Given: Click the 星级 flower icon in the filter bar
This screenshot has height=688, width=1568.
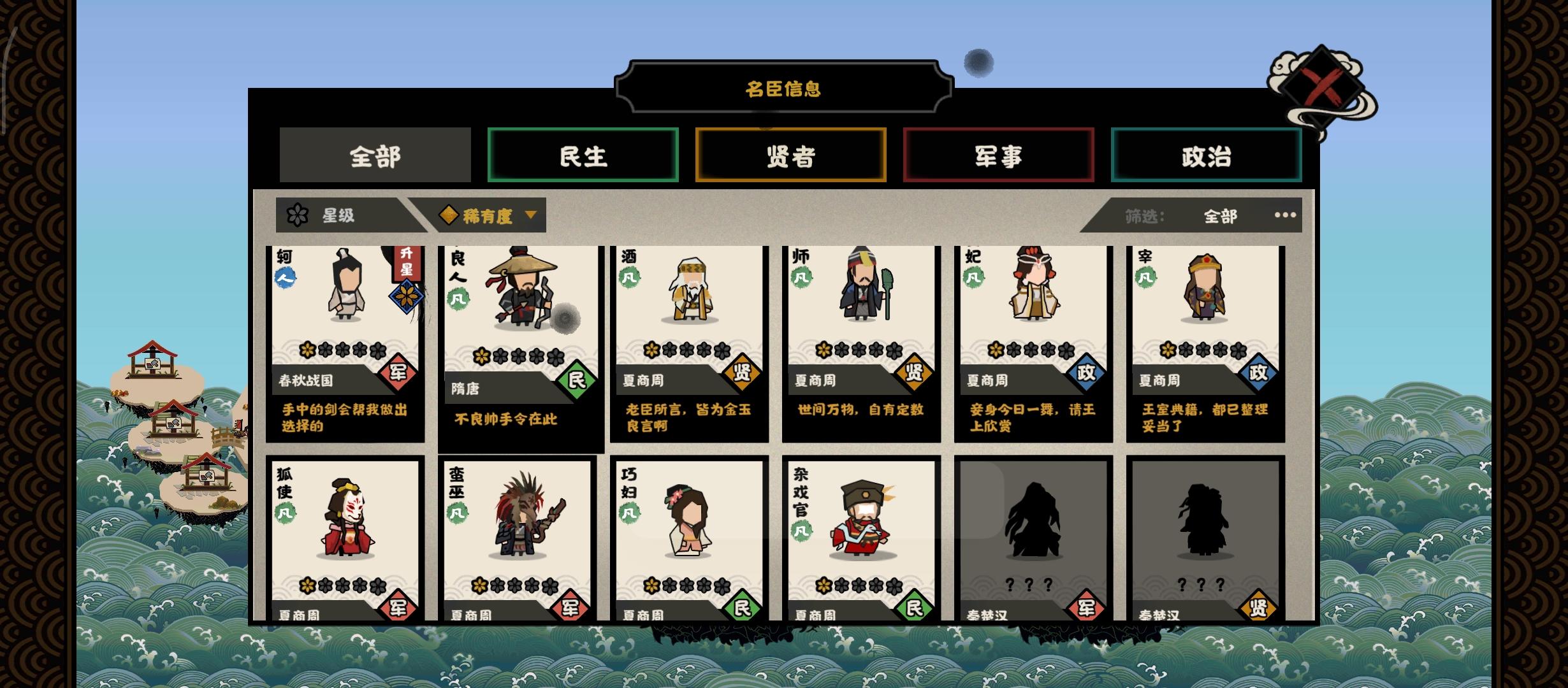Looking at the screenshot, I should point(296,215).
